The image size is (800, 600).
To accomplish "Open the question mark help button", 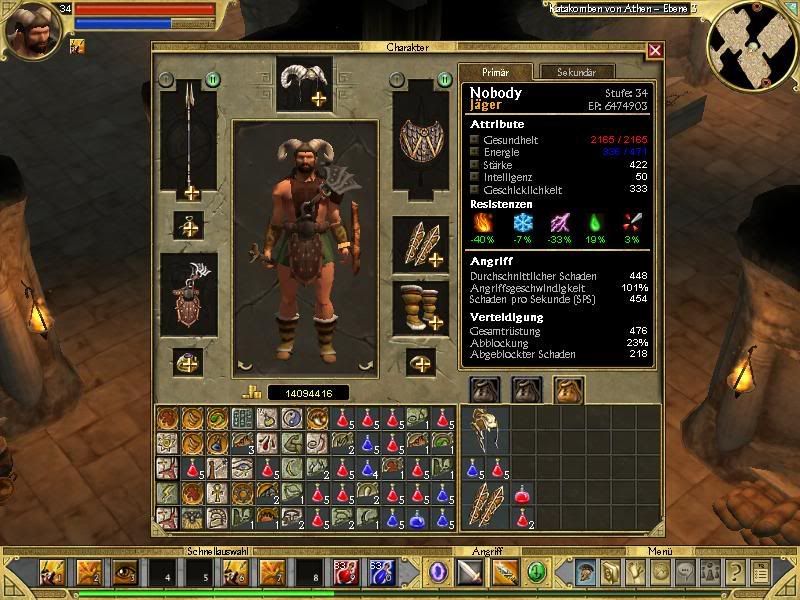I will [736, 573].
